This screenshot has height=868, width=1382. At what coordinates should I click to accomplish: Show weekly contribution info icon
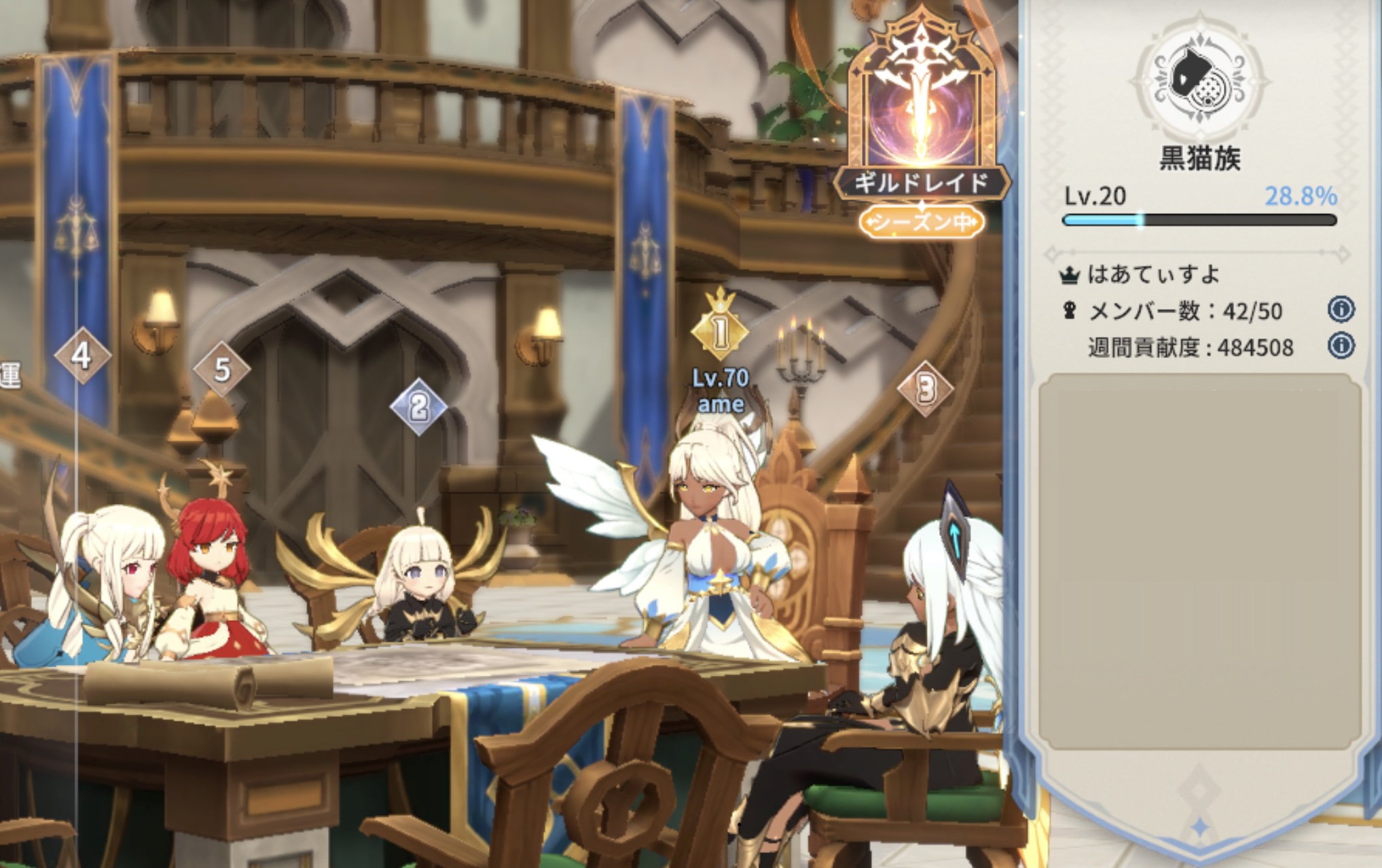1340,346
